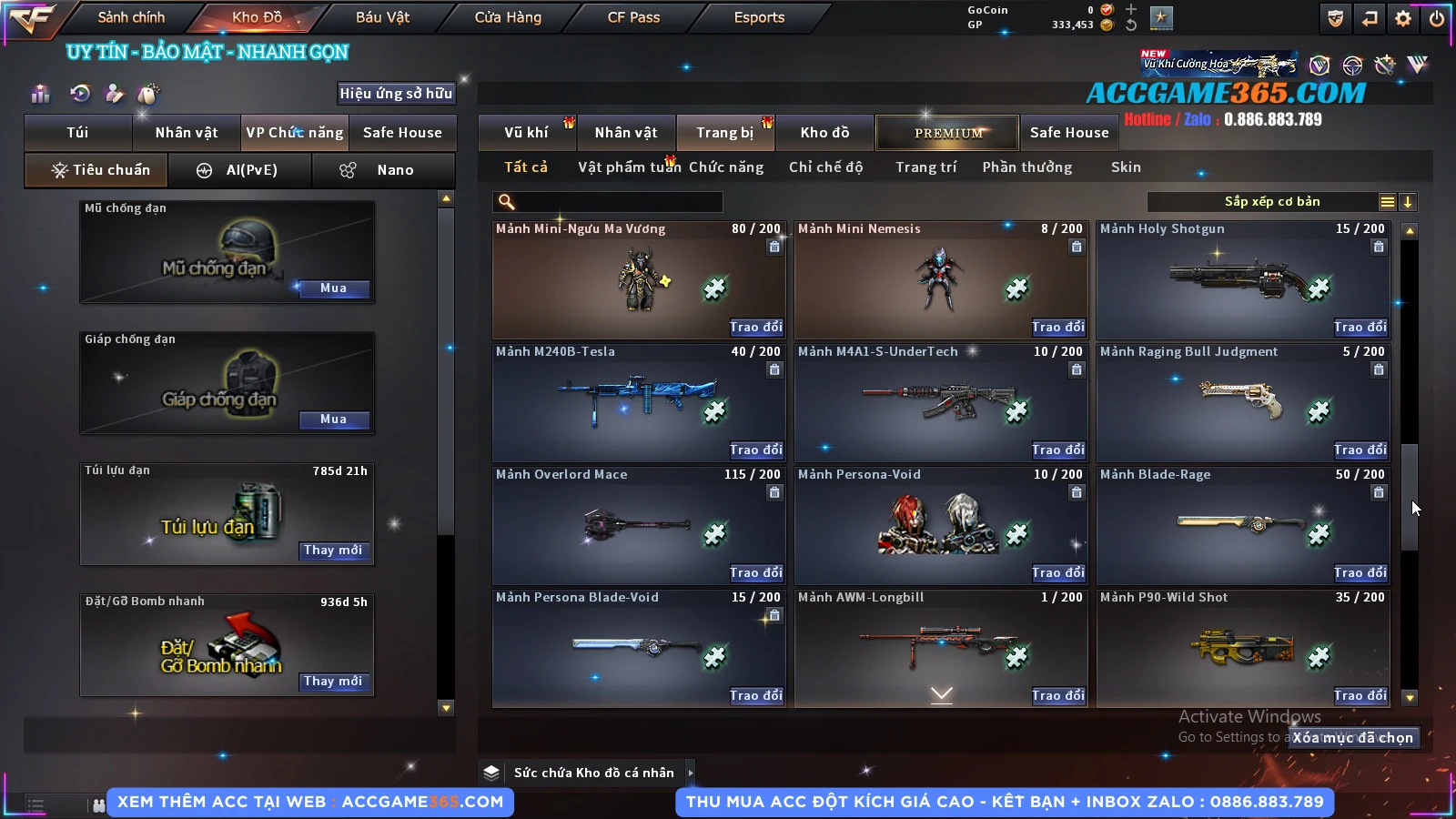This screenshot has height=819, width=1456.
Task: Exchange the Mảnh Mini Nemesis fragment
Action: [1057, 327]
